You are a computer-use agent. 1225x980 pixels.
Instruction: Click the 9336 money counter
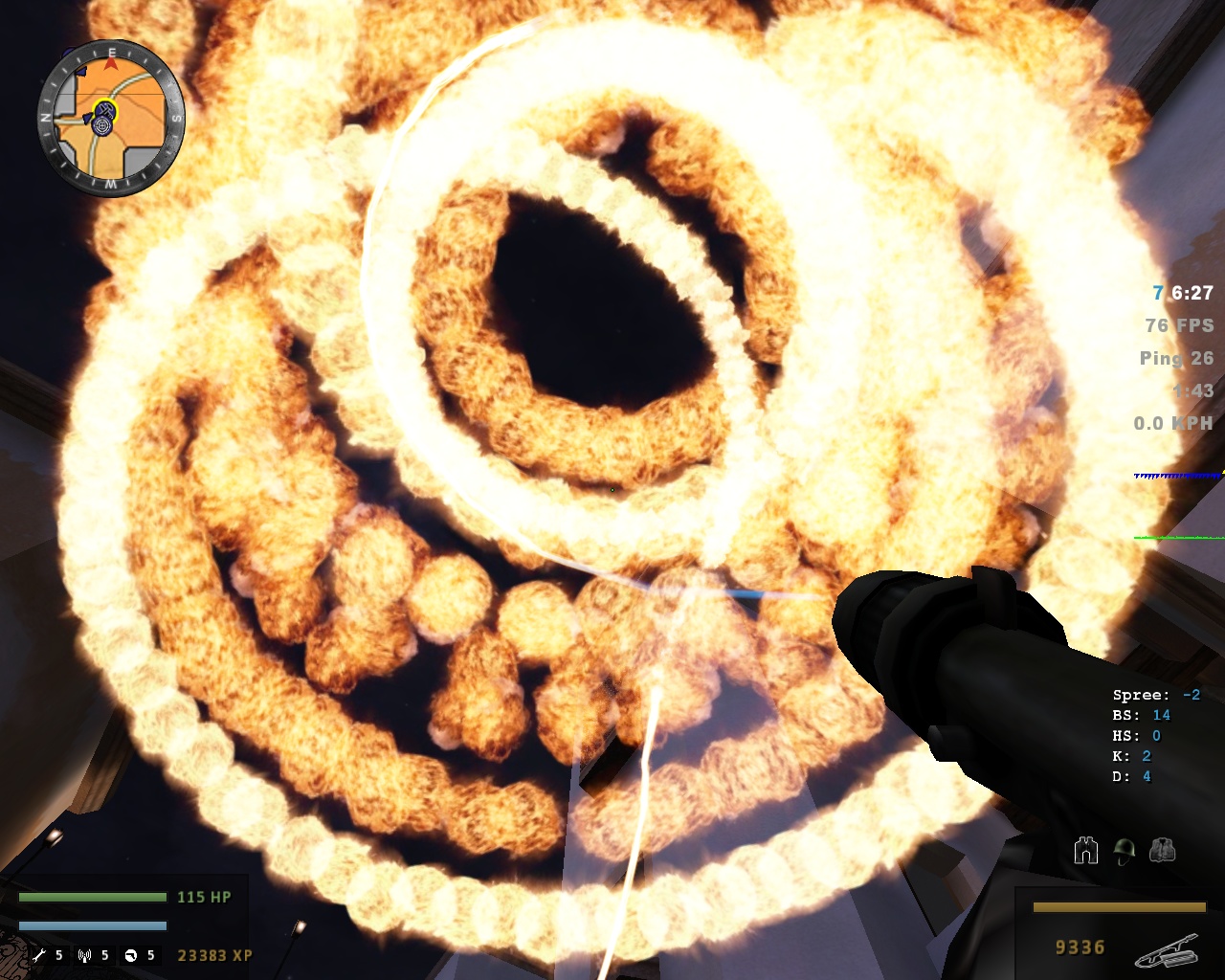coord(1080,947)
